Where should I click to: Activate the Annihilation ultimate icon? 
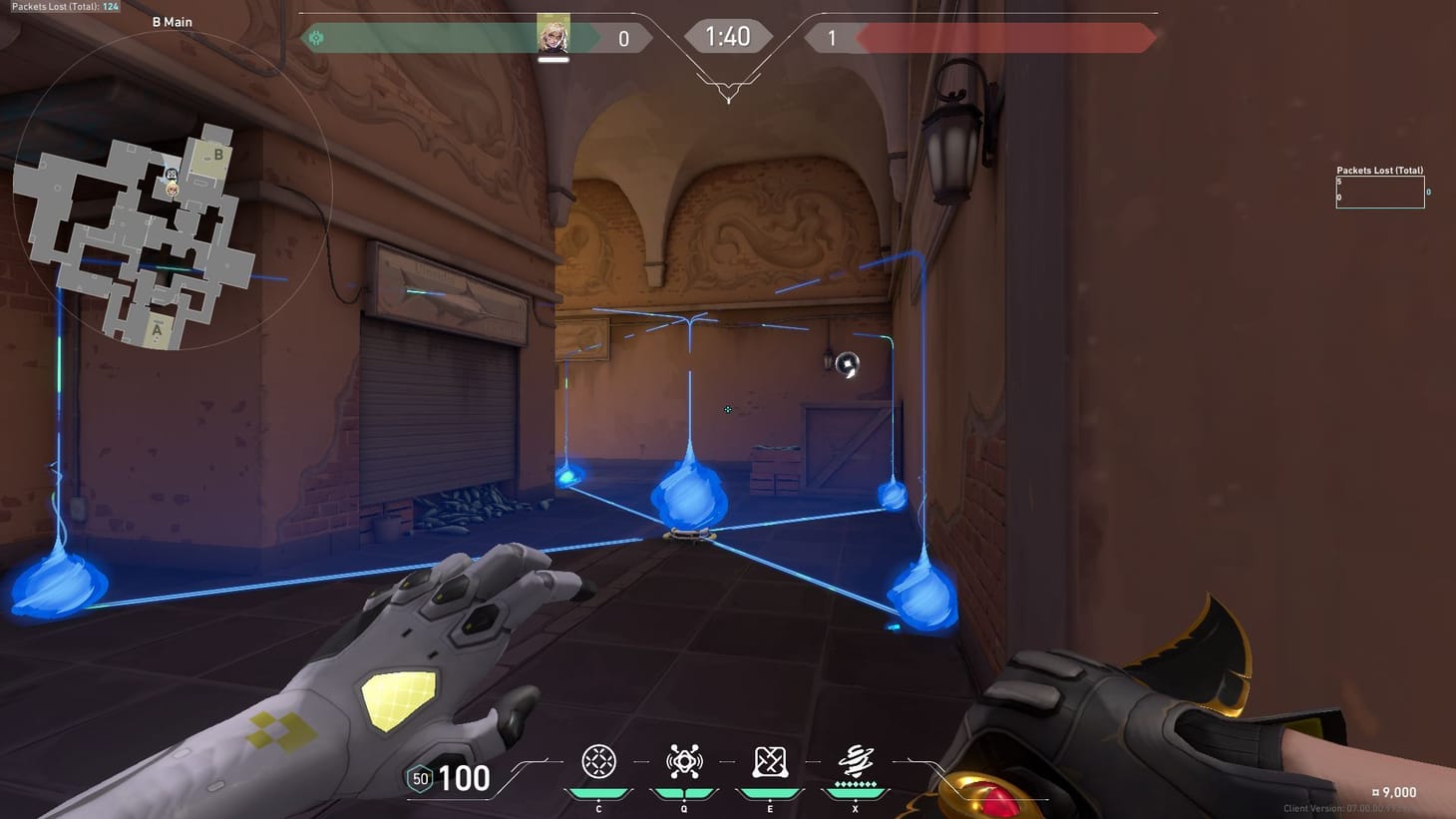tap(855, 761)
